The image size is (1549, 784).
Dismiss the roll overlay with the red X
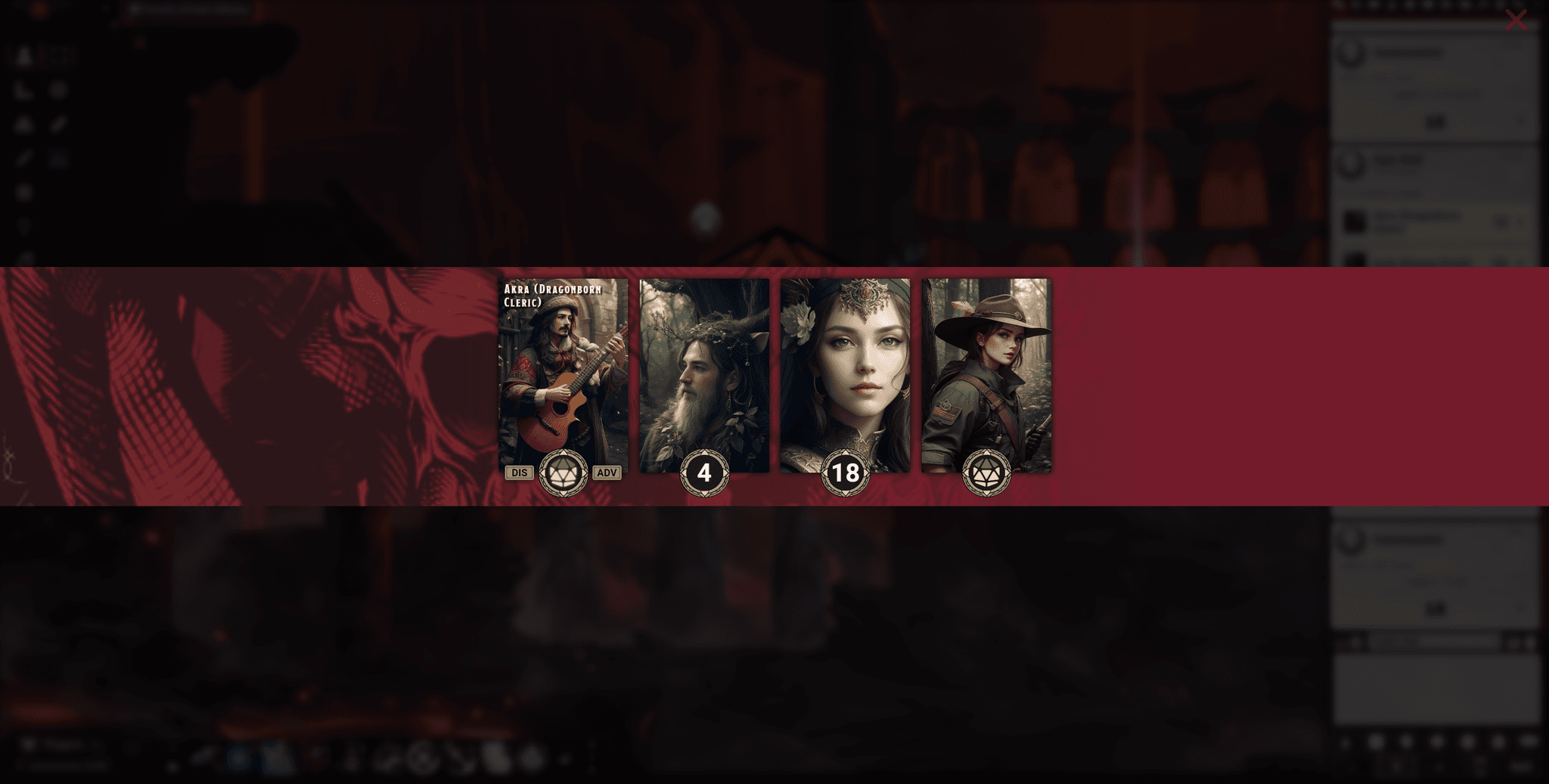(1518, 21)
